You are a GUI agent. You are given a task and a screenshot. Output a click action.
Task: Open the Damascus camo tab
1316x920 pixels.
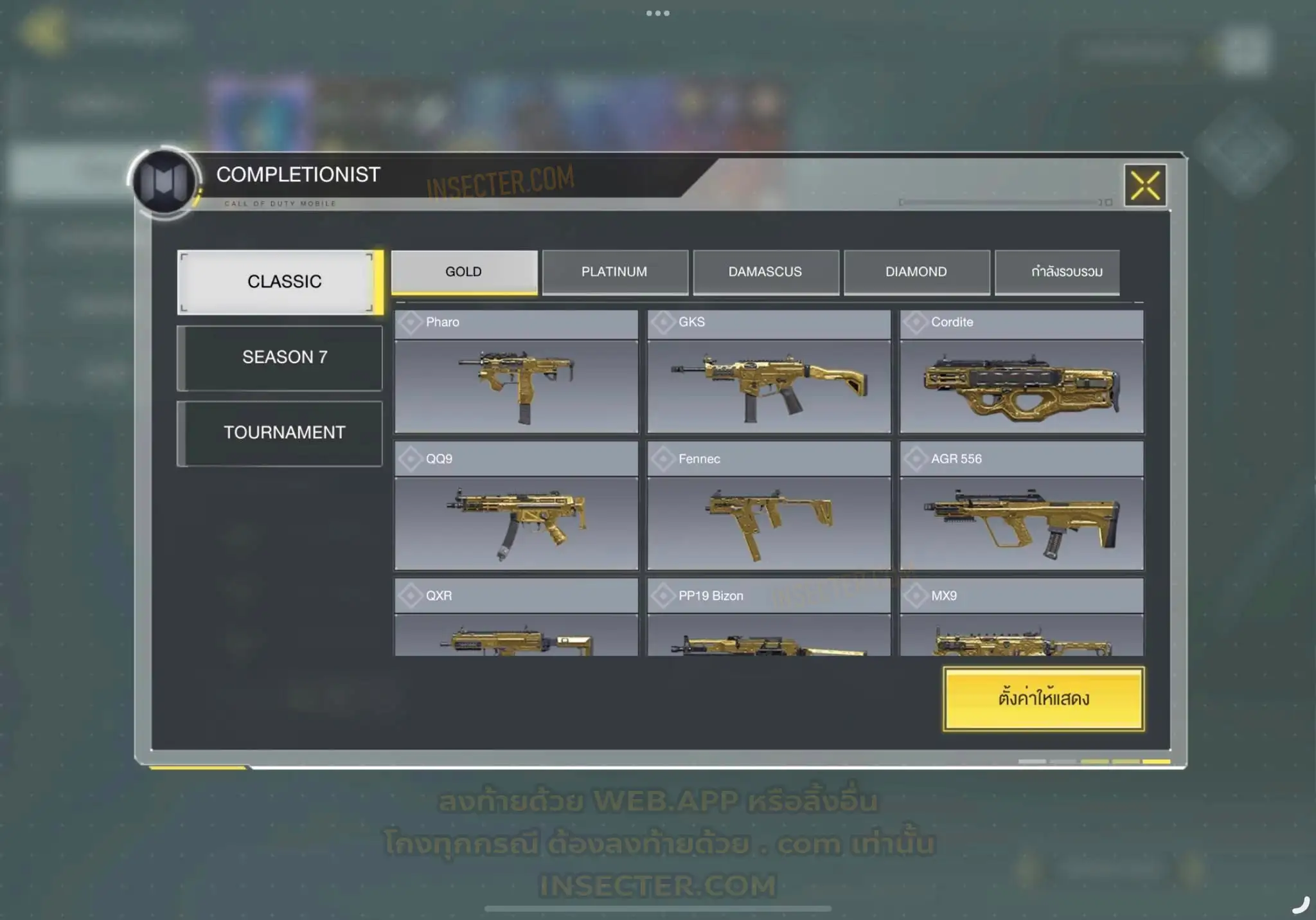click(765, 272)
